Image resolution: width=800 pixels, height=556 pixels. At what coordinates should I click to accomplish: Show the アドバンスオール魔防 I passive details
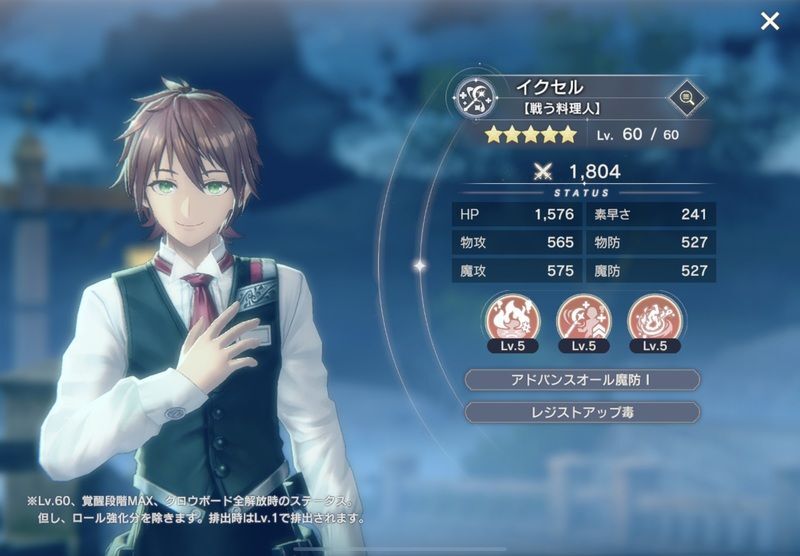click(583, 379)
